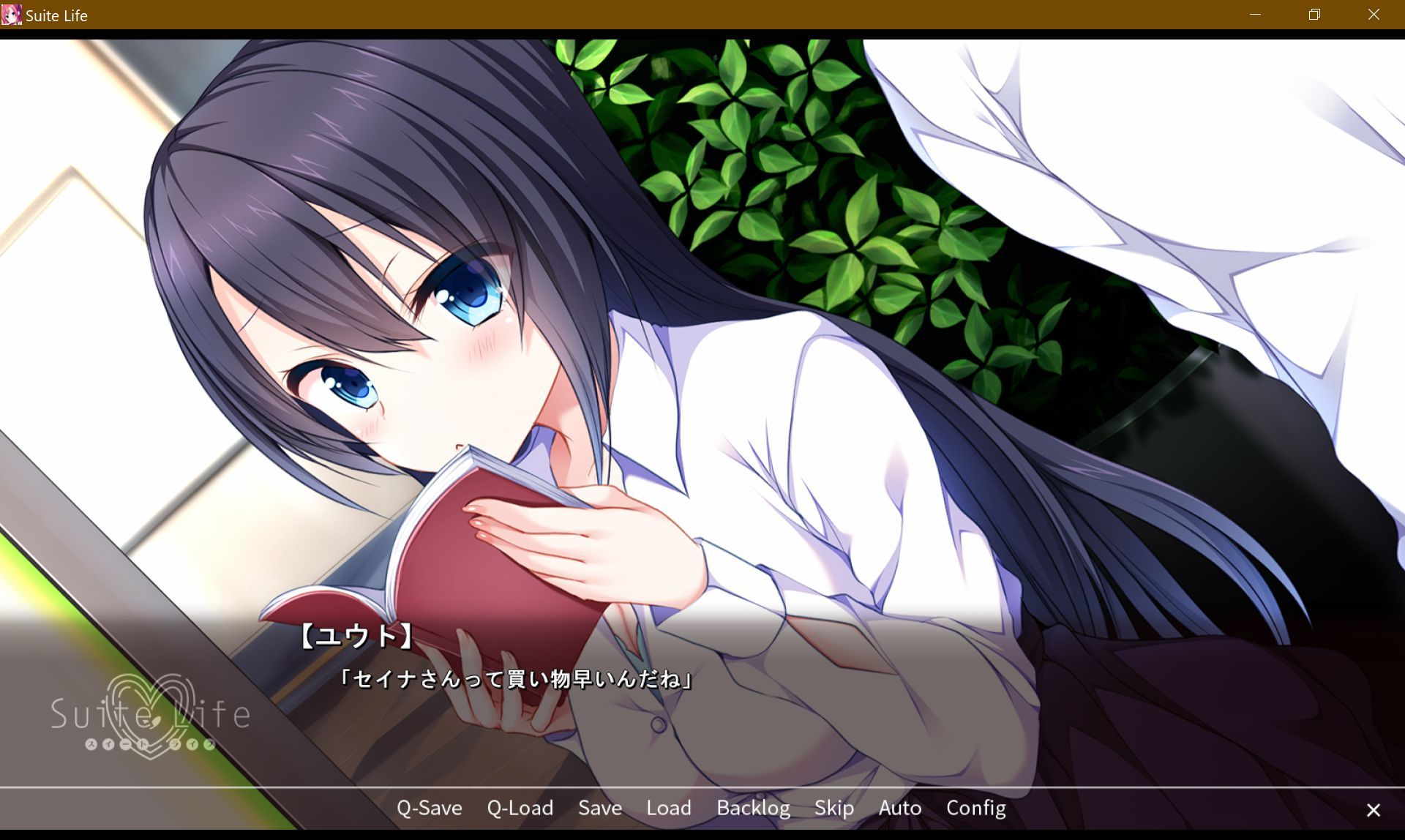Hide the message window using the X icon

1374,810
